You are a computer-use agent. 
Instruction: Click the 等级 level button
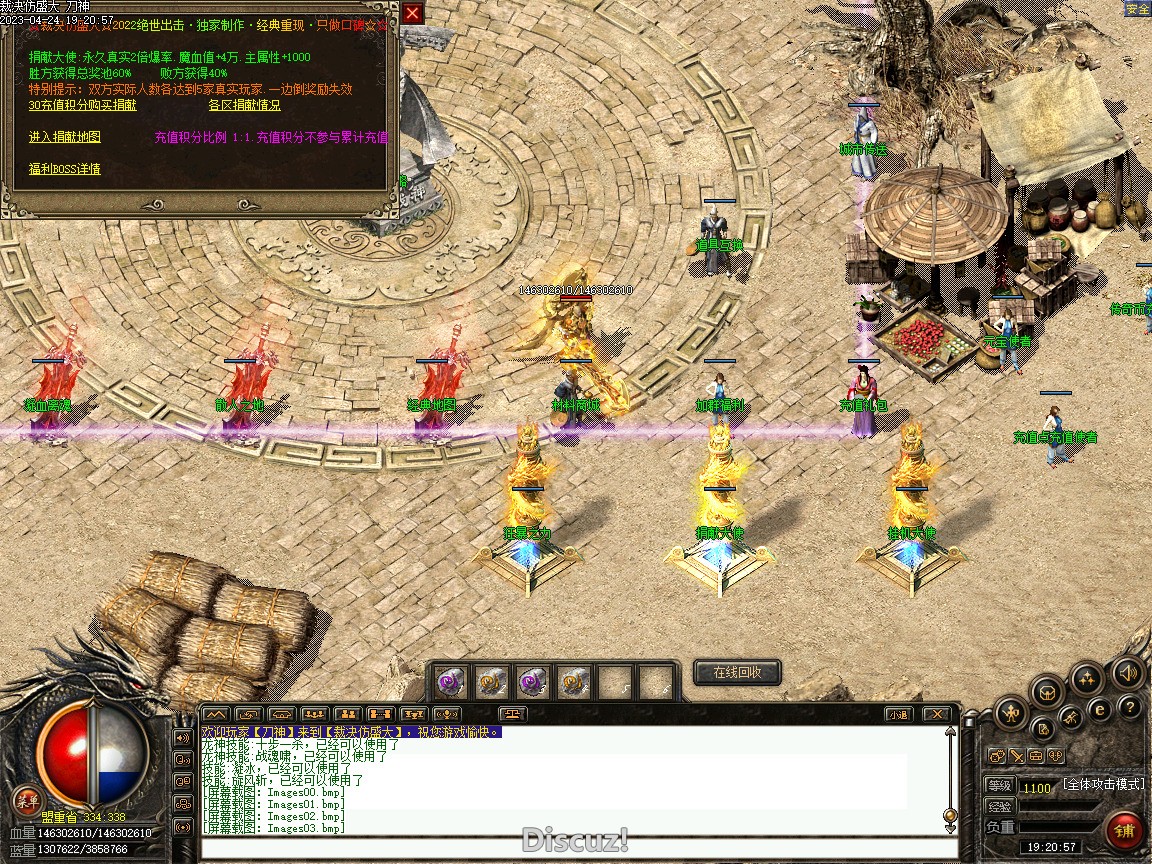999,786
